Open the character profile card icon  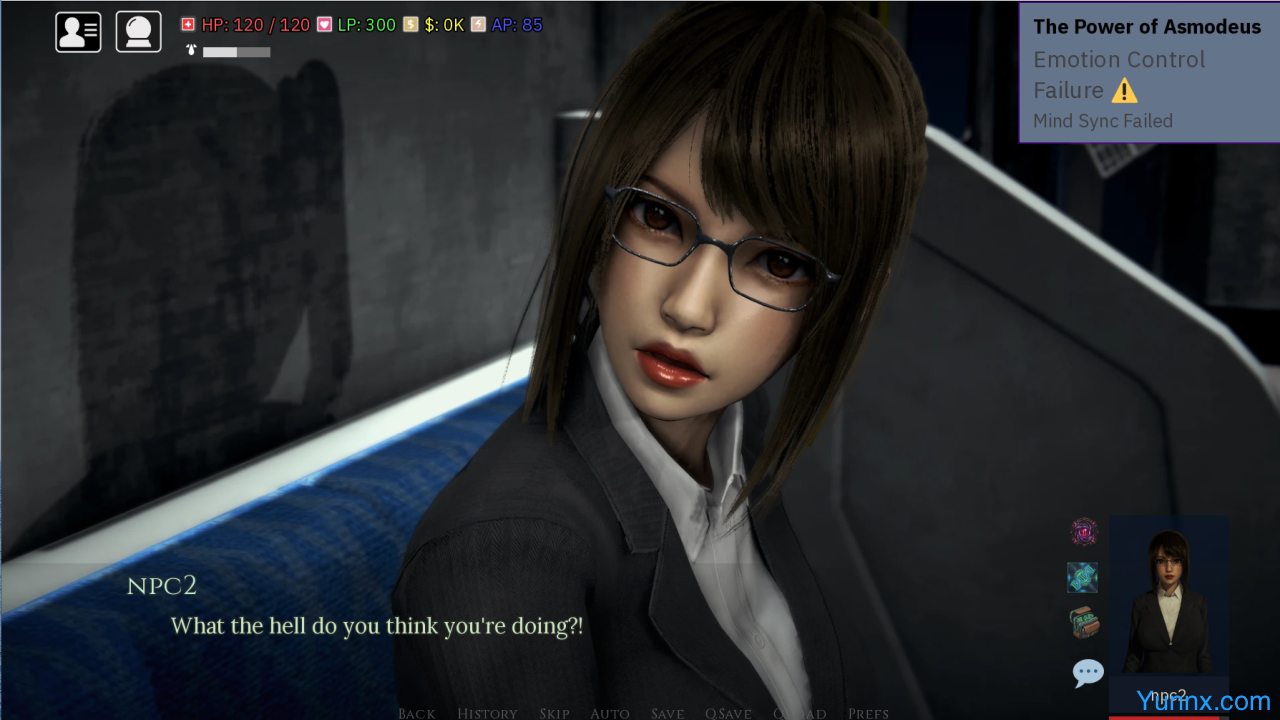click(x=78, y=32)
